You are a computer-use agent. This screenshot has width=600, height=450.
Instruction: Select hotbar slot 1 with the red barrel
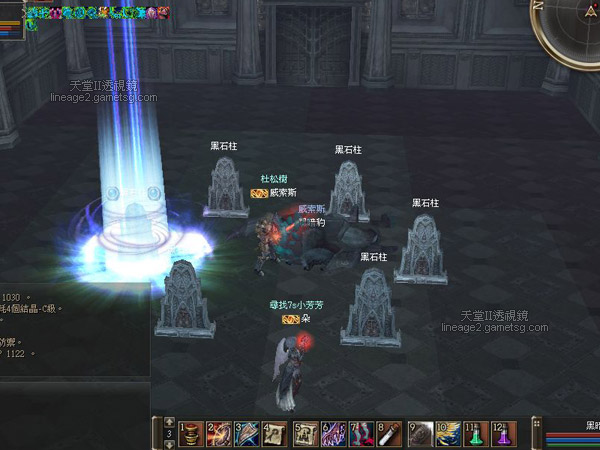190,434
